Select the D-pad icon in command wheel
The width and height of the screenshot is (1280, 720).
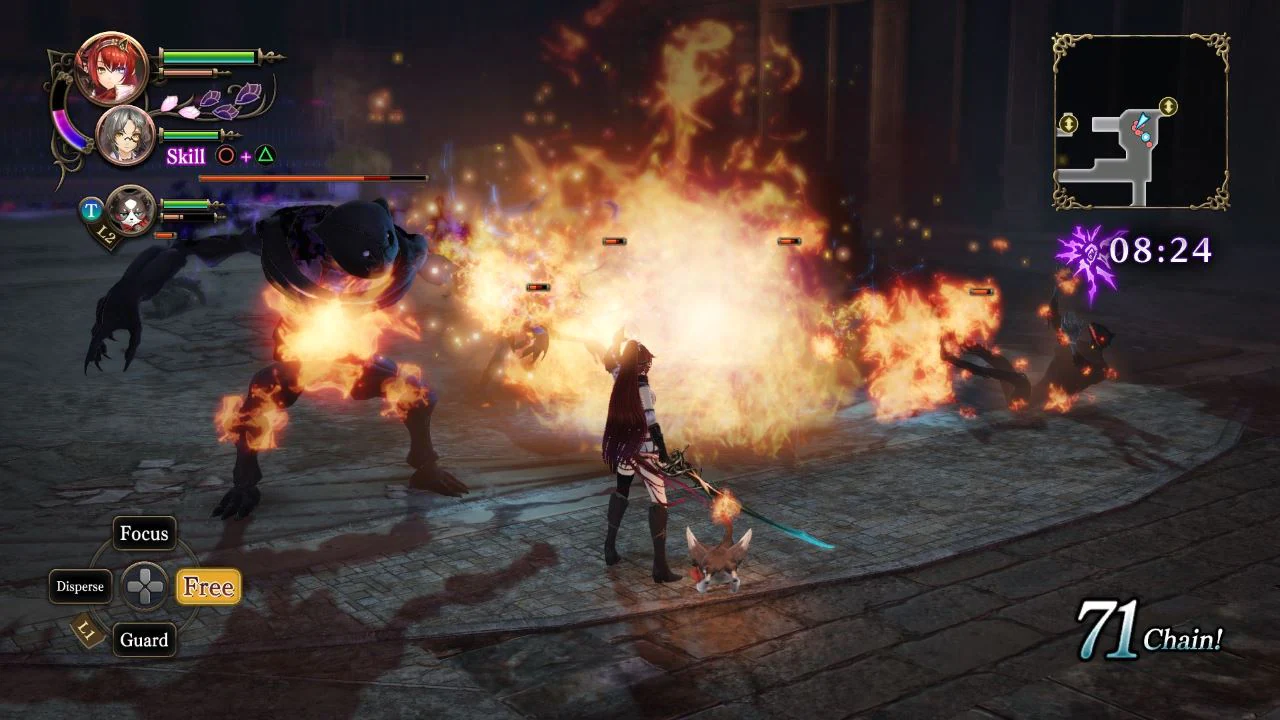144,586
